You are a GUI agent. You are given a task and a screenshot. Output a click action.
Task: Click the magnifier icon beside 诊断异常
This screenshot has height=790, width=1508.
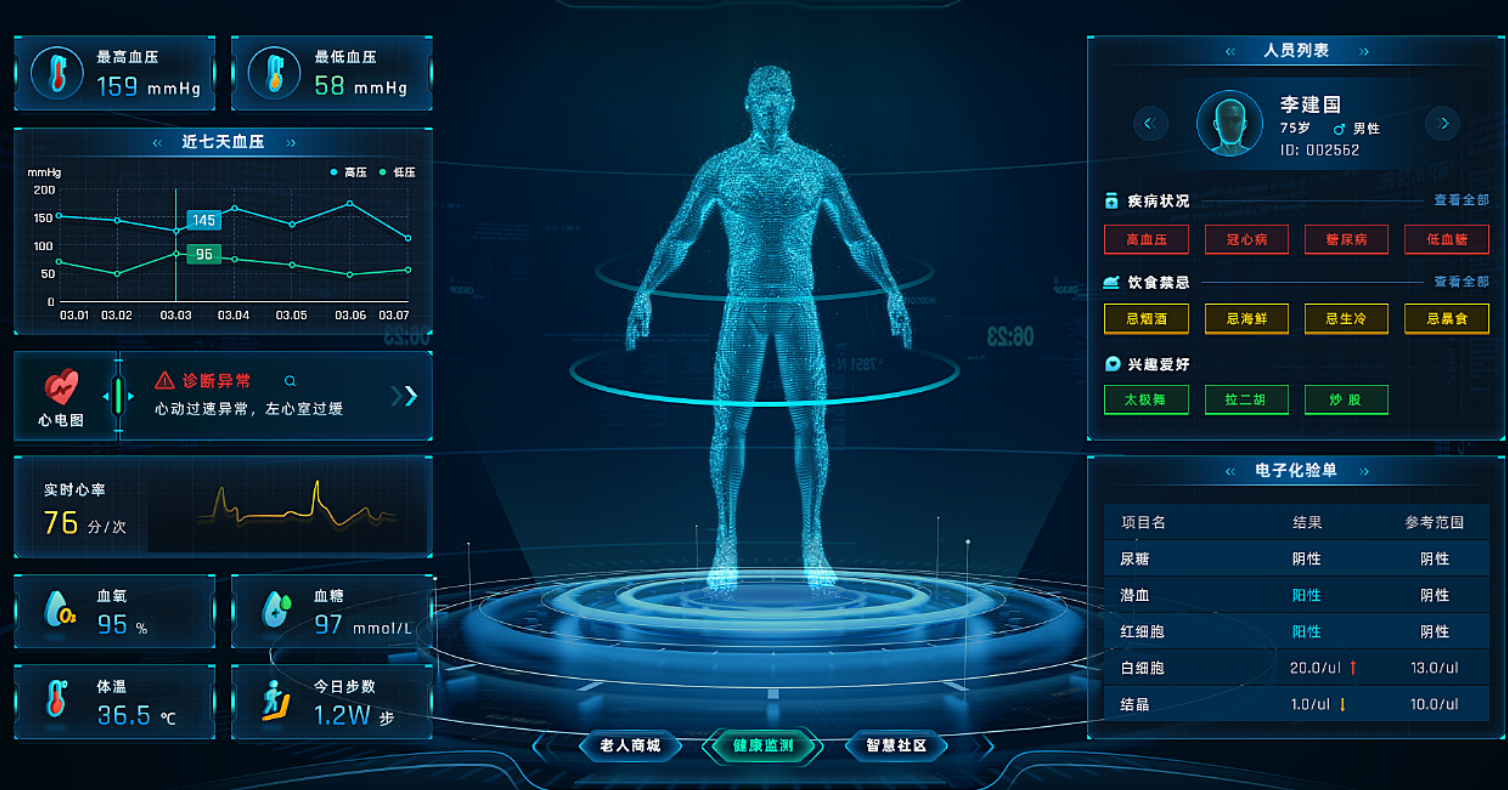pos(290,381)
